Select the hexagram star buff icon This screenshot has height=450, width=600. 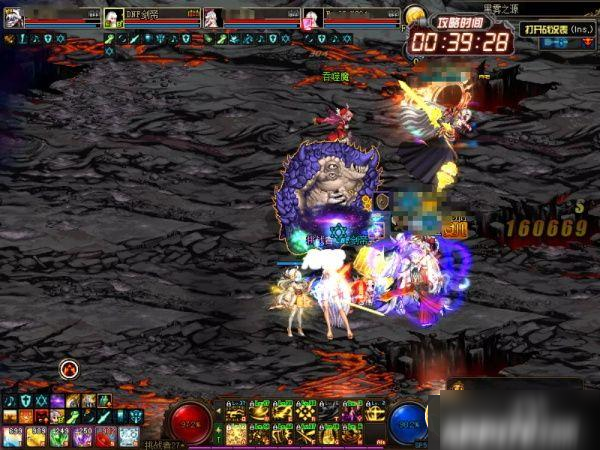(x=41, y=400)
